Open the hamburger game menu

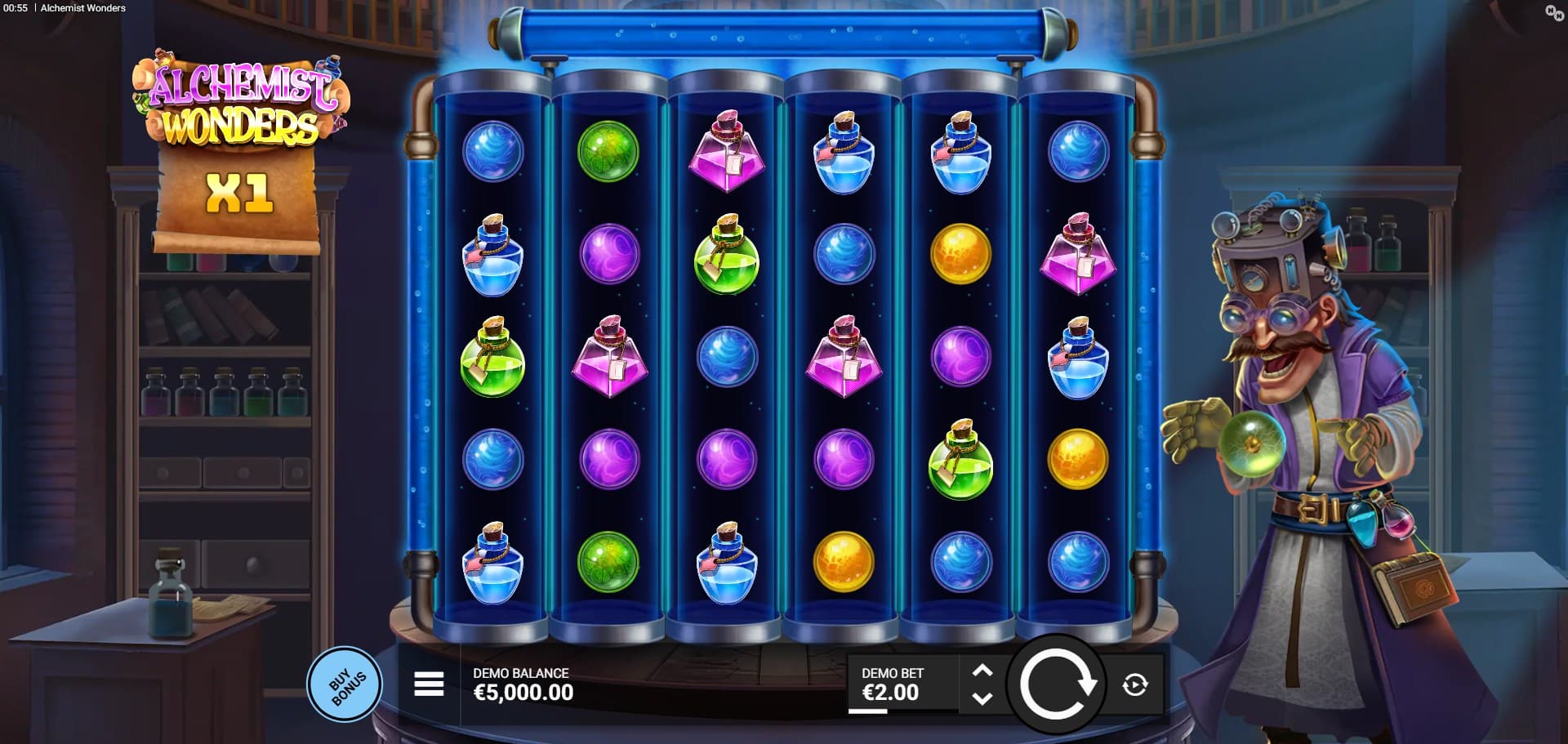[x=429, y=684]
